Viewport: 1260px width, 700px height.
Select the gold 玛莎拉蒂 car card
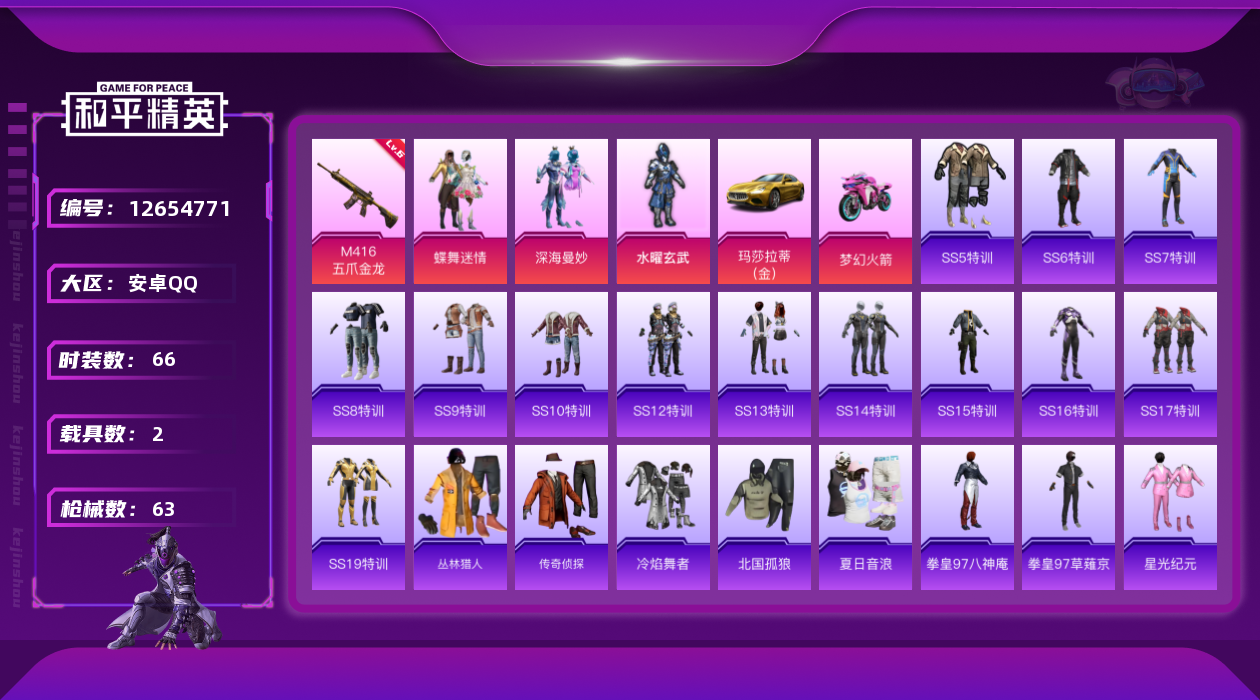coord(764,211)
